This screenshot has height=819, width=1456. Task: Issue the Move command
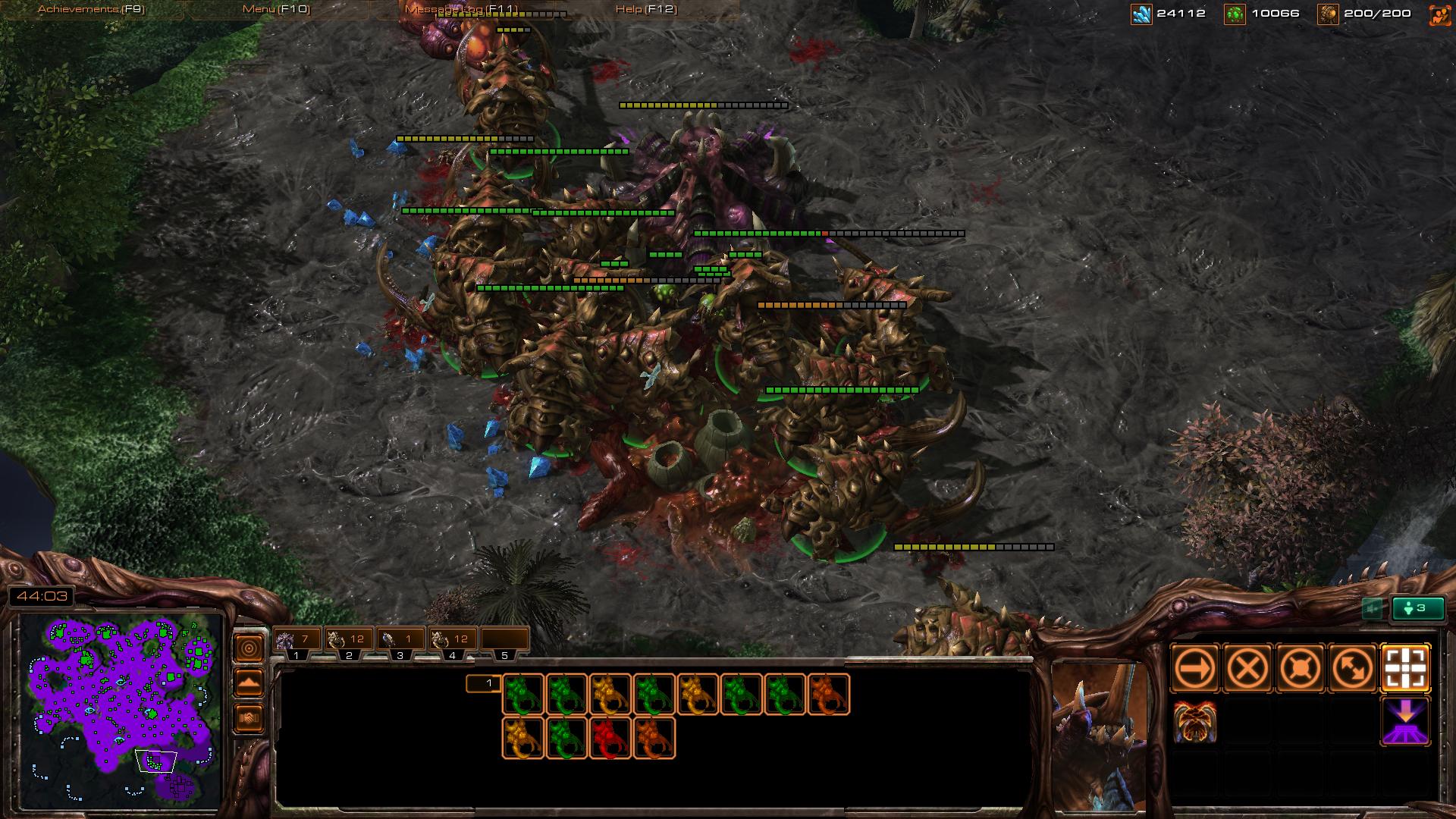tap(1195, 669)
